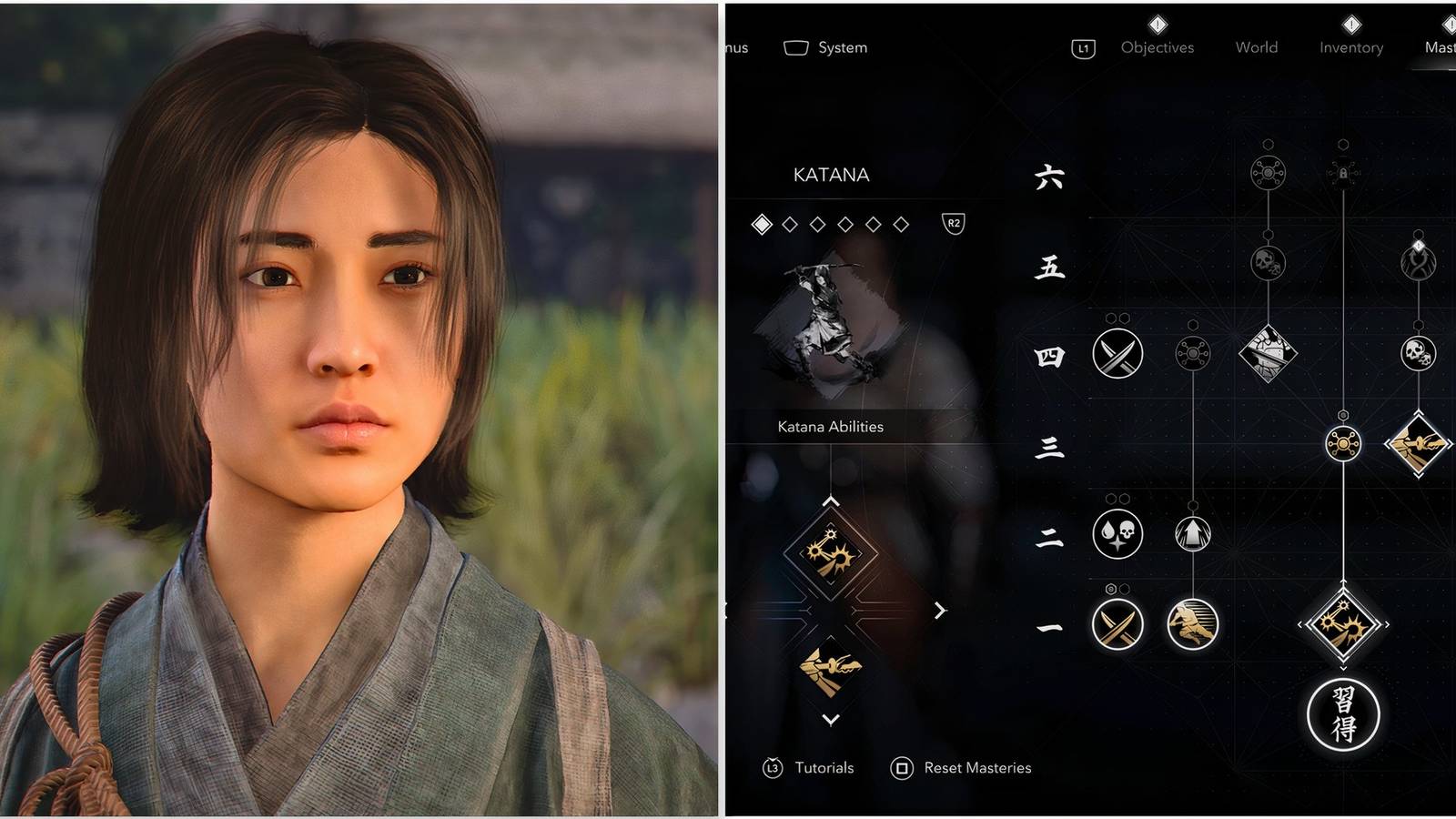Select the poison drop and skull ability node
1456x819 pixels.
pos(1117,535)
